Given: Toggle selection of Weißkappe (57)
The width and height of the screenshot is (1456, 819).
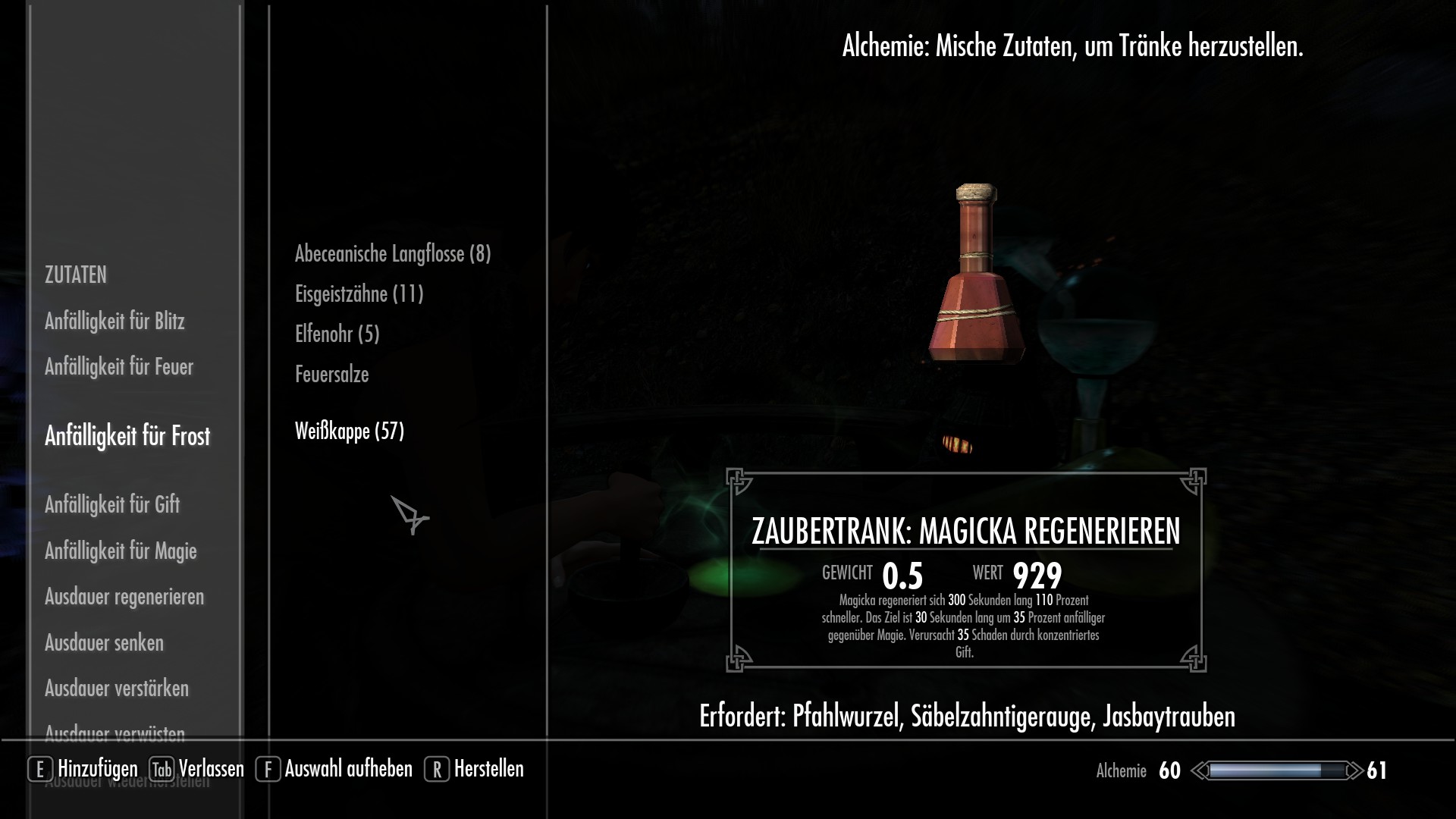Looking at the screenshot, I should (350, 431).
